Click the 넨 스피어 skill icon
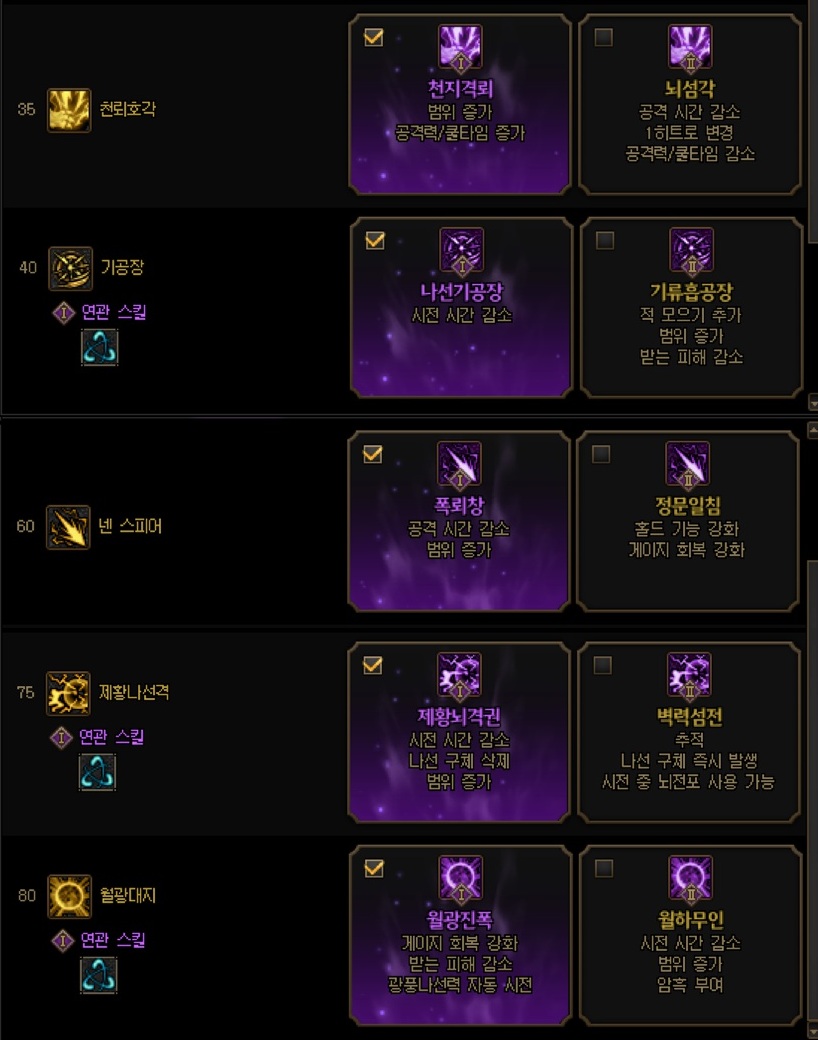 [x=69, y=526]
